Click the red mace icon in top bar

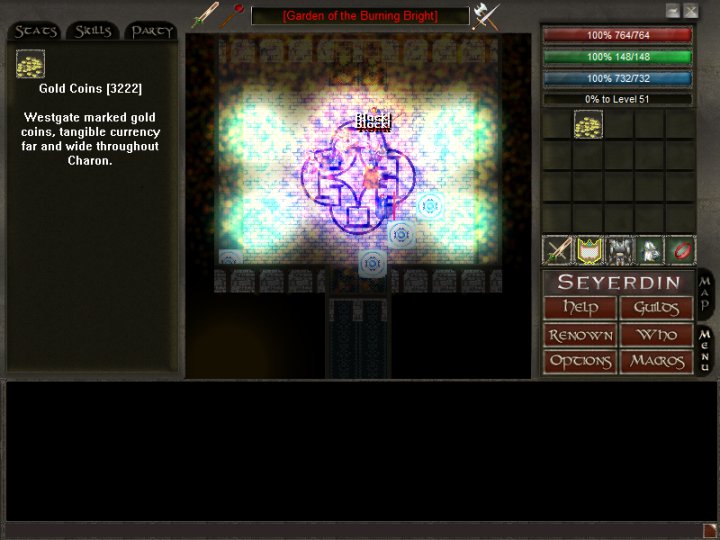coord(234,15)
